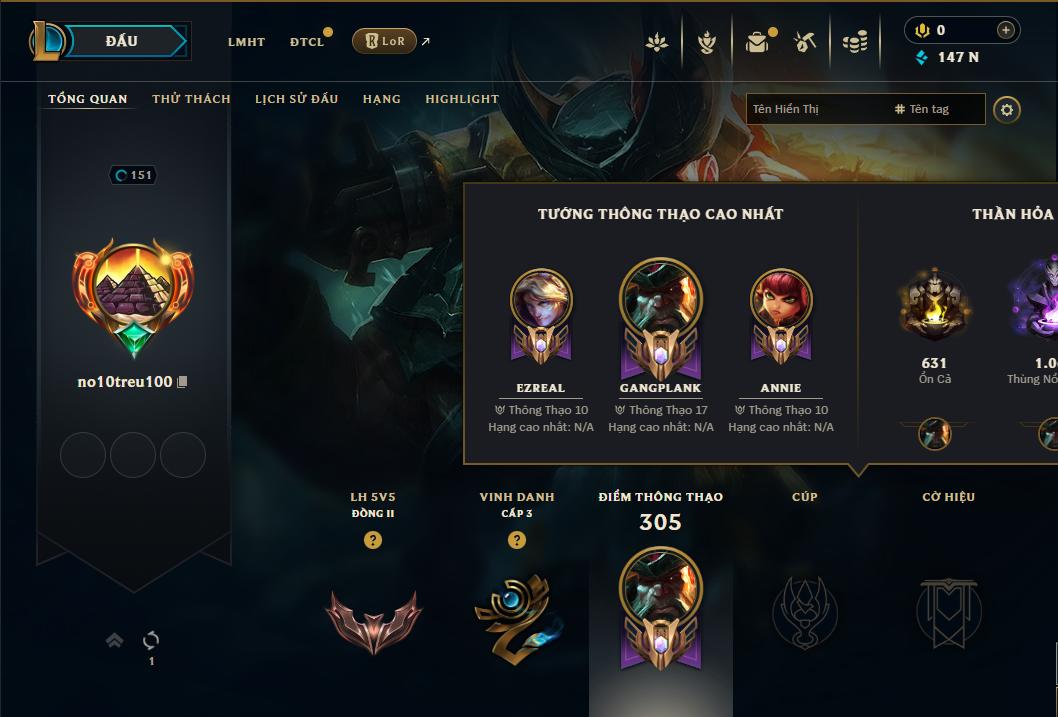
Task: Switch to the HẠNG tab
Action: [x=382, y=99]
